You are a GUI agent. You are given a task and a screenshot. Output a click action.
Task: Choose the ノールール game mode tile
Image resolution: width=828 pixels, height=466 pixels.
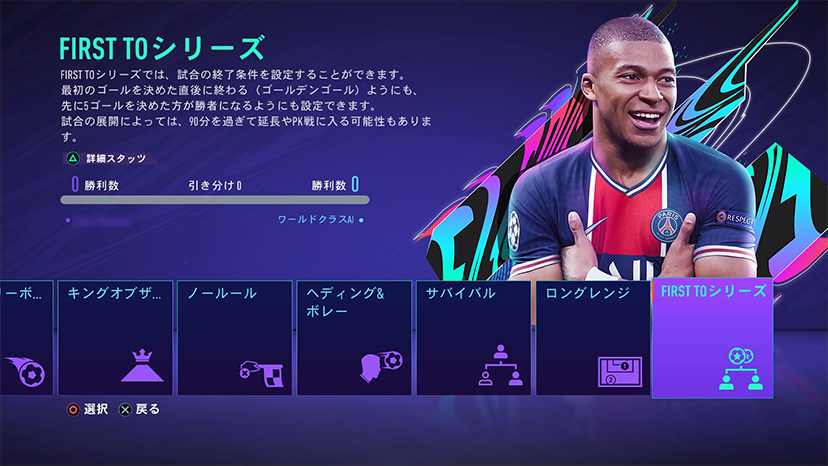pyautogui.click(x=234, y=338)
